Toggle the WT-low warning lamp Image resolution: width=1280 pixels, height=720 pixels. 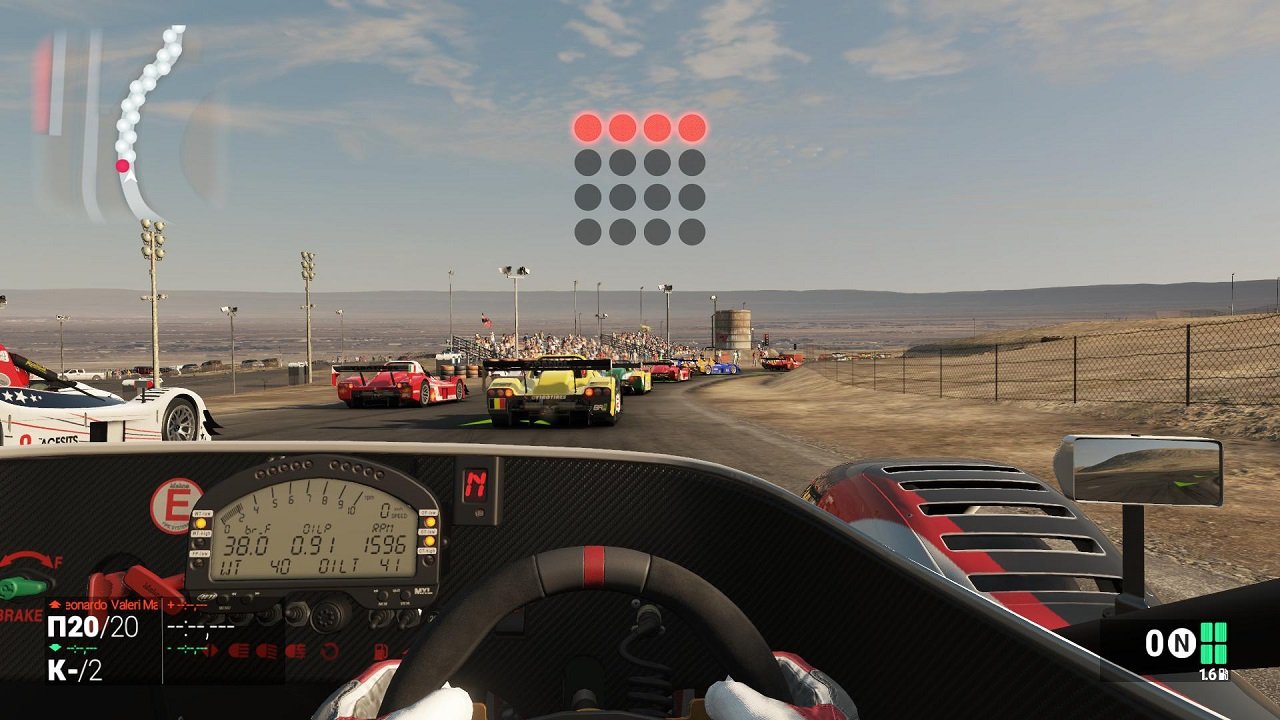202,521
